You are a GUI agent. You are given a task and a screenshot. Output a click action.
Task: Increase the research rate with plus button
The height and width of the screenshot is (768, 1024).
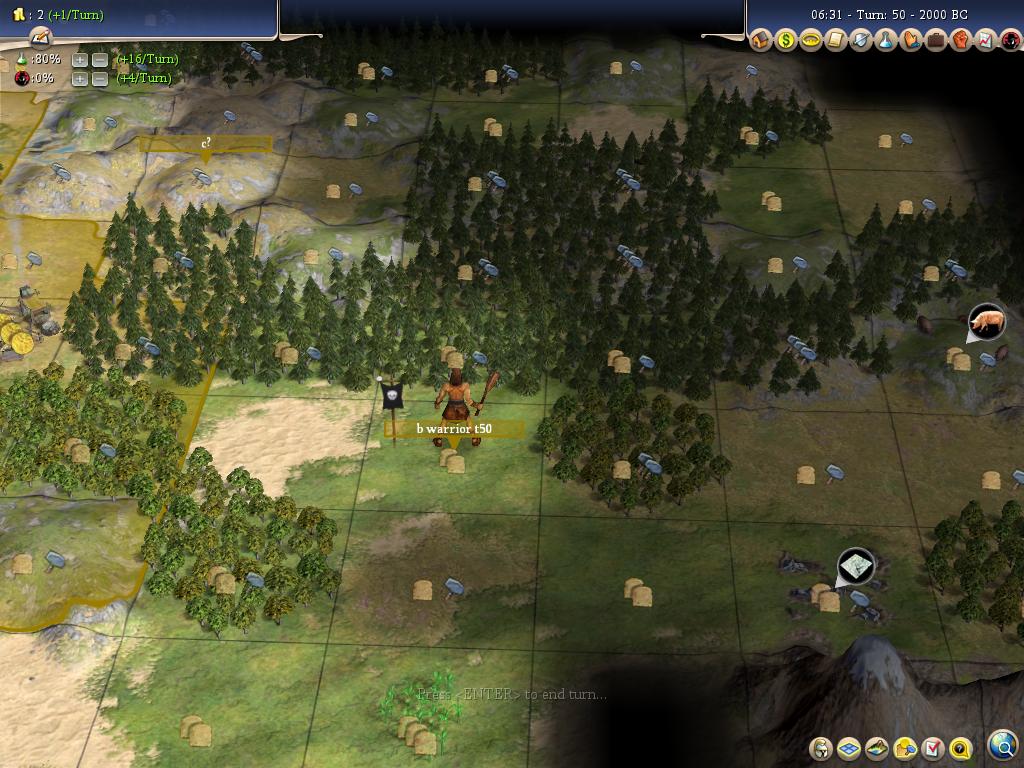80,60
